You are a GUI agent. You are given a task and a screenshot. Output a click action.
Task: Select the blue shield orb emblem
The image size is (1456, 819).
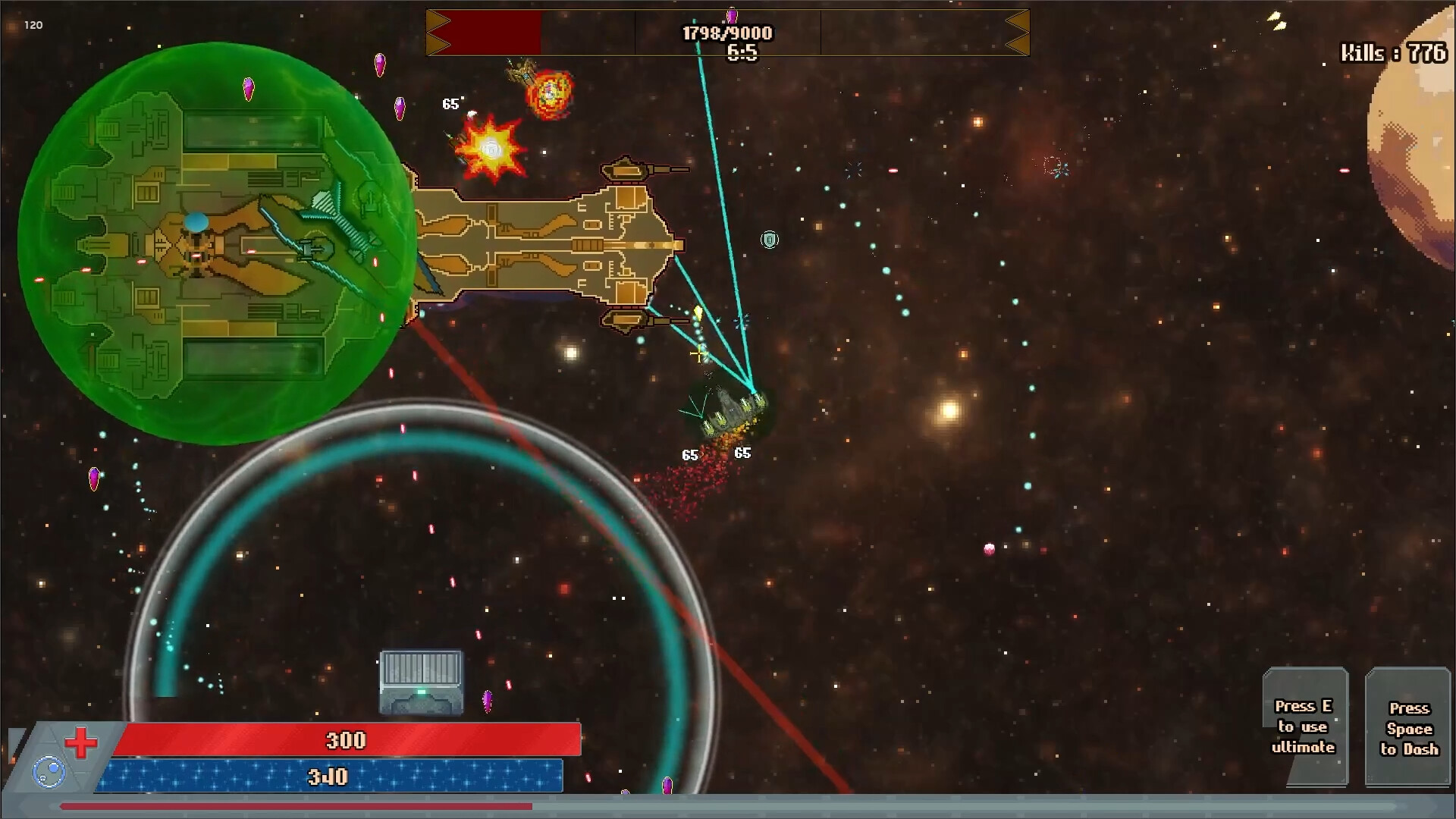coord(48,771)
